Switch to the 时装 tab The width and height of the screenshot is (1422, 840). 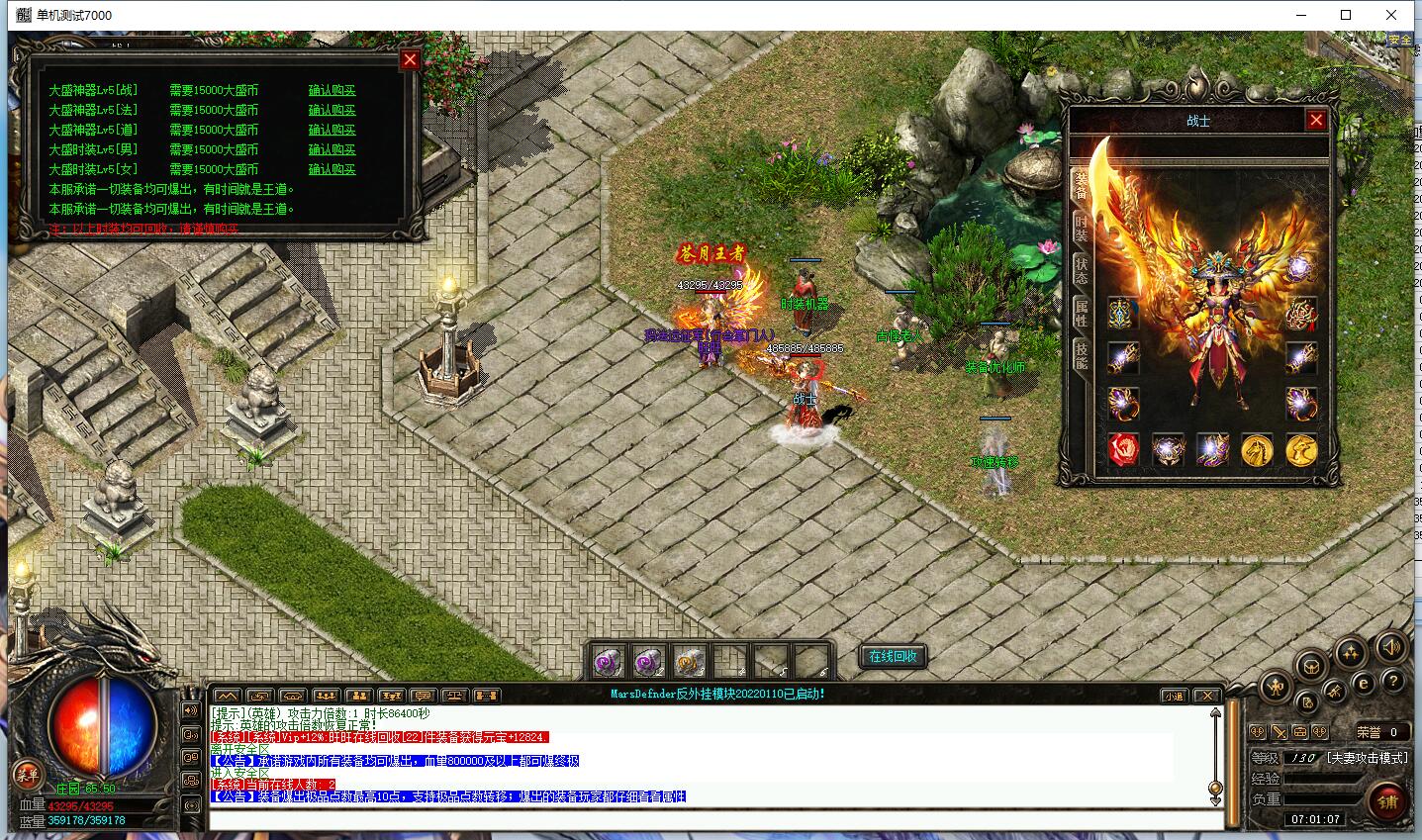[1081, 229]
